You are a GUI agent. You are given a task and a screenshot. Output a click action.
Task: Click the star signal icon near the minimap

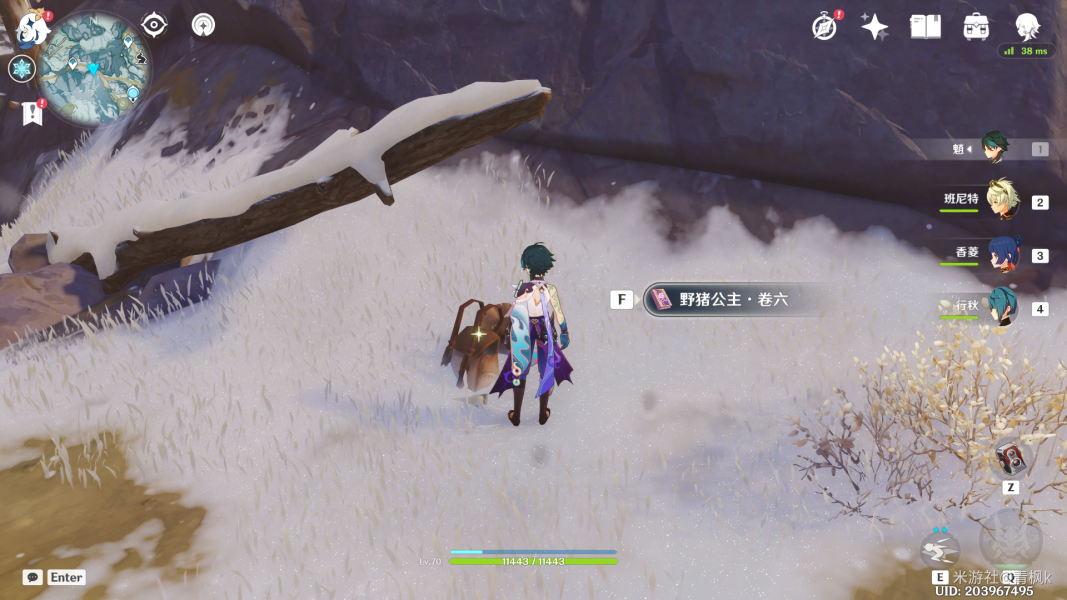click(x=203, y=25)
